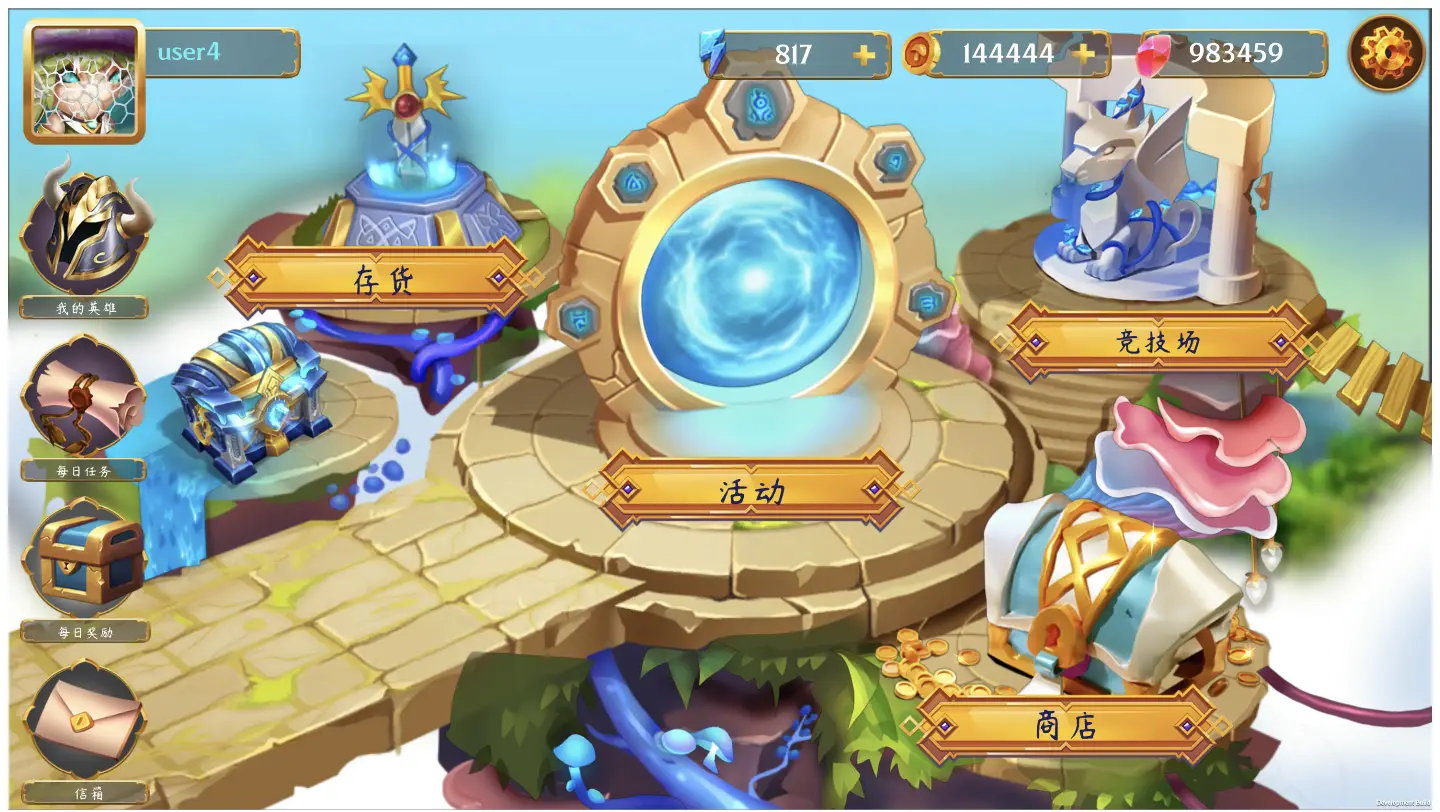
Task: Enter the 活动 events portal
Action: [751, 490]
